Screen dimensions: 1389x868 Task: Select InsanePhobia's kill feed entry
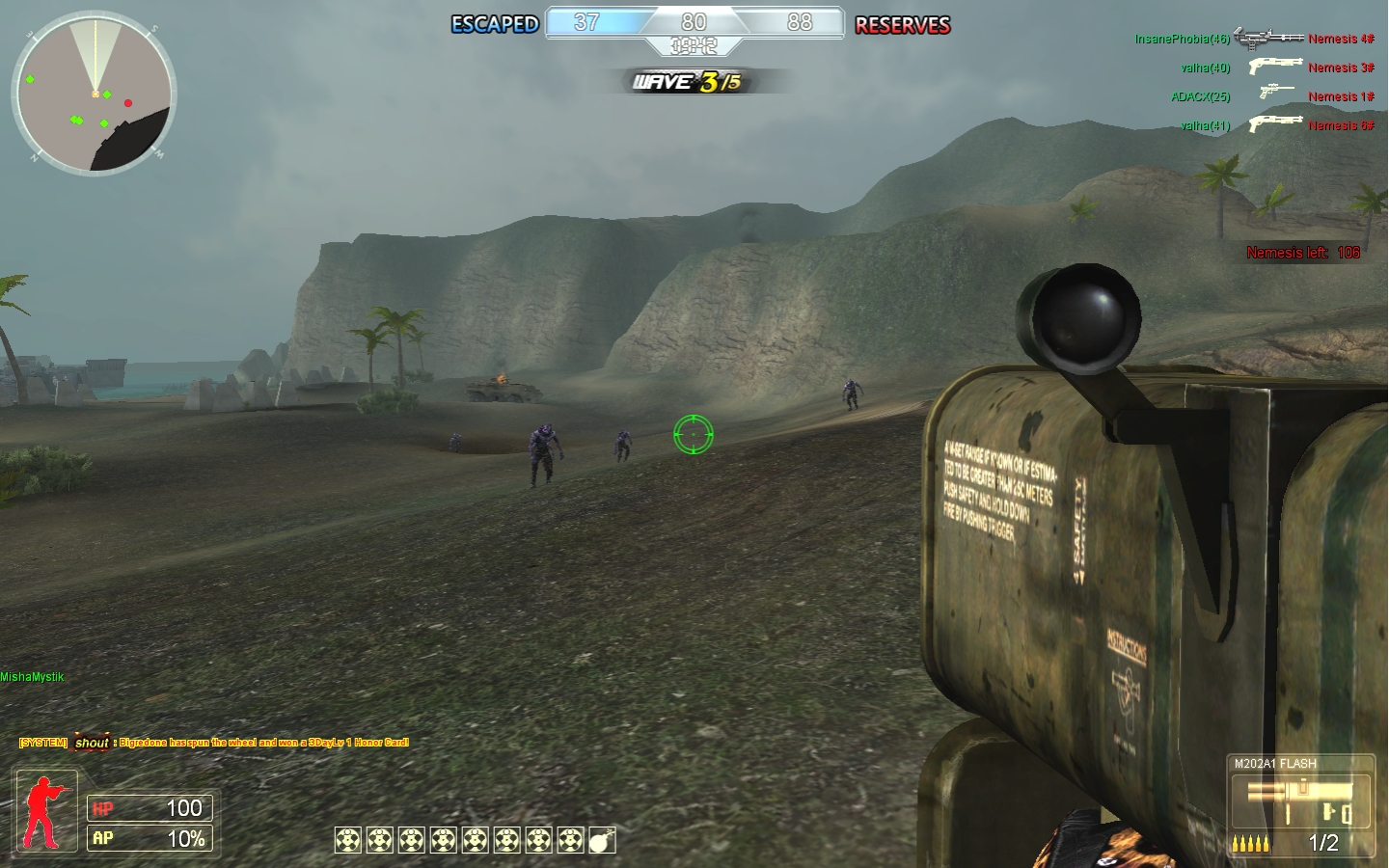1254,39
